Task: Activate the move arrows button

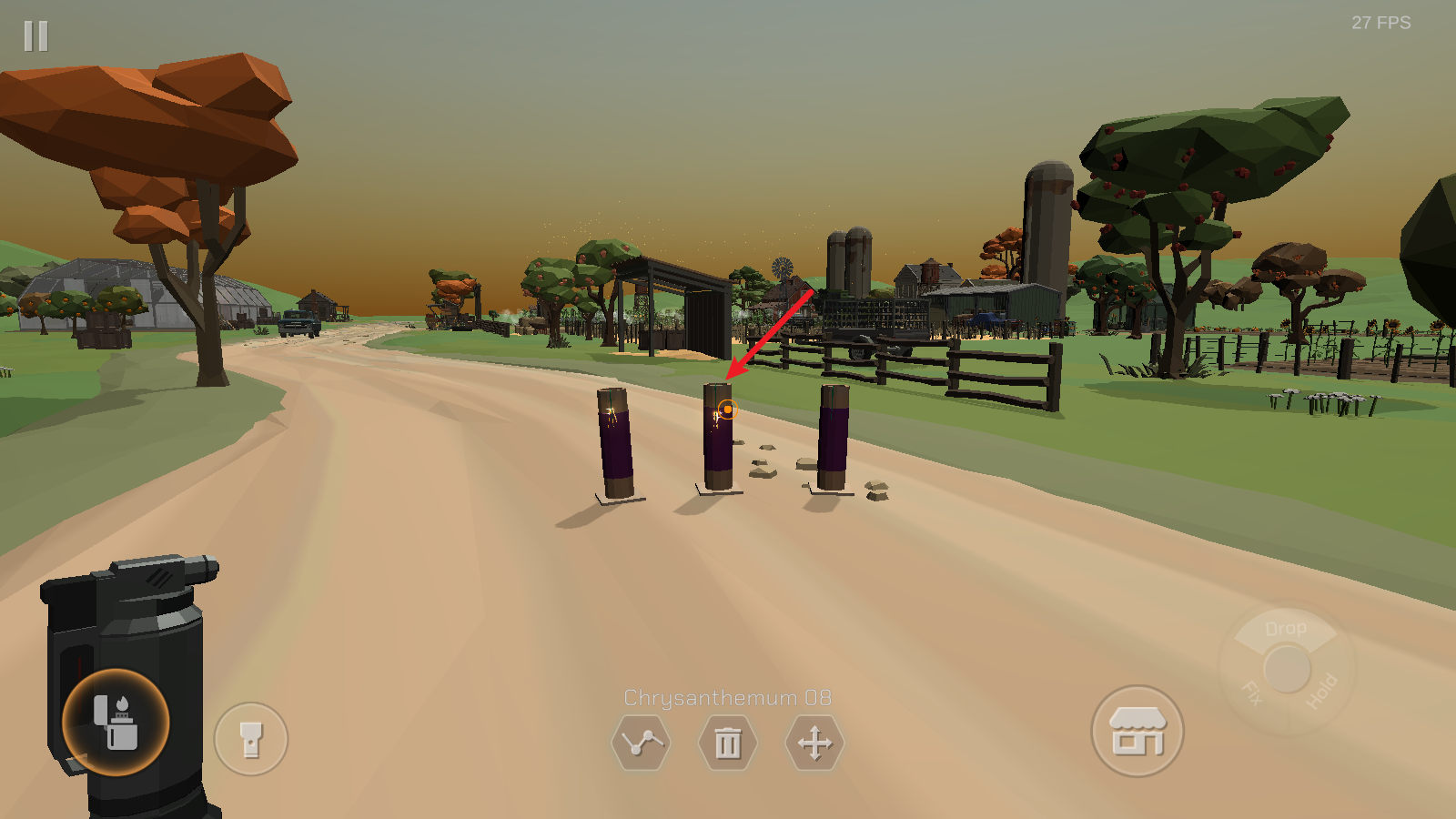Action: click(814, 743)
